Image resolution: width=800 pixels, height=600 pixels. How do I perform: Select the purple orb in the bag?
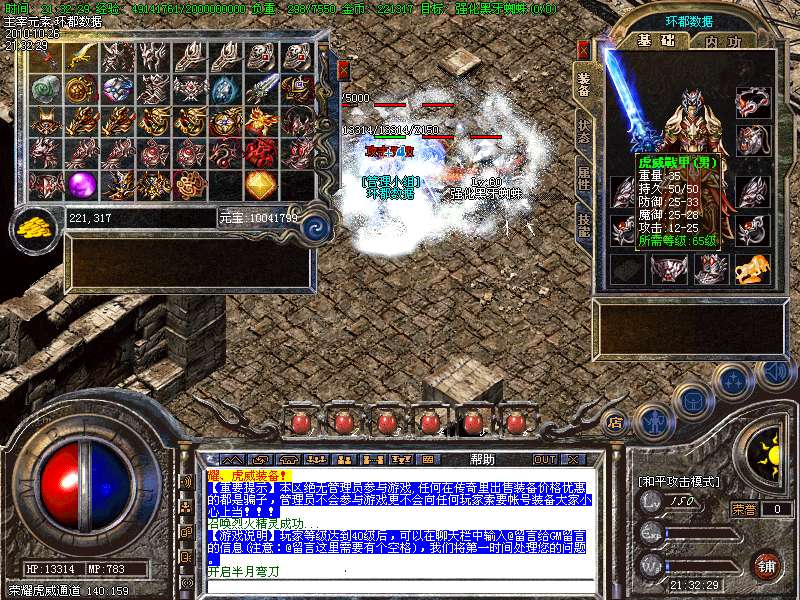[x=82, y=184]
